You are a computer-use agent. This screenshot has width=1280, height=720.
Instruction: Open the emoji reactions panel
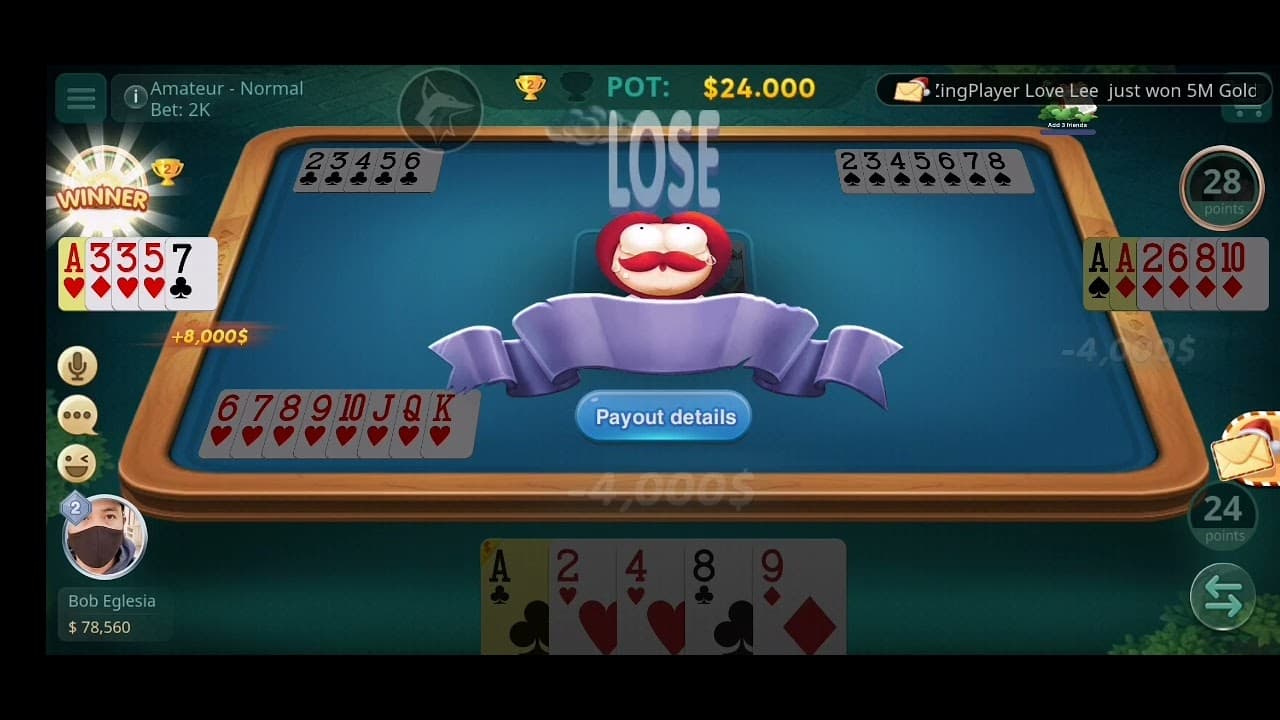tap(77, 465)
